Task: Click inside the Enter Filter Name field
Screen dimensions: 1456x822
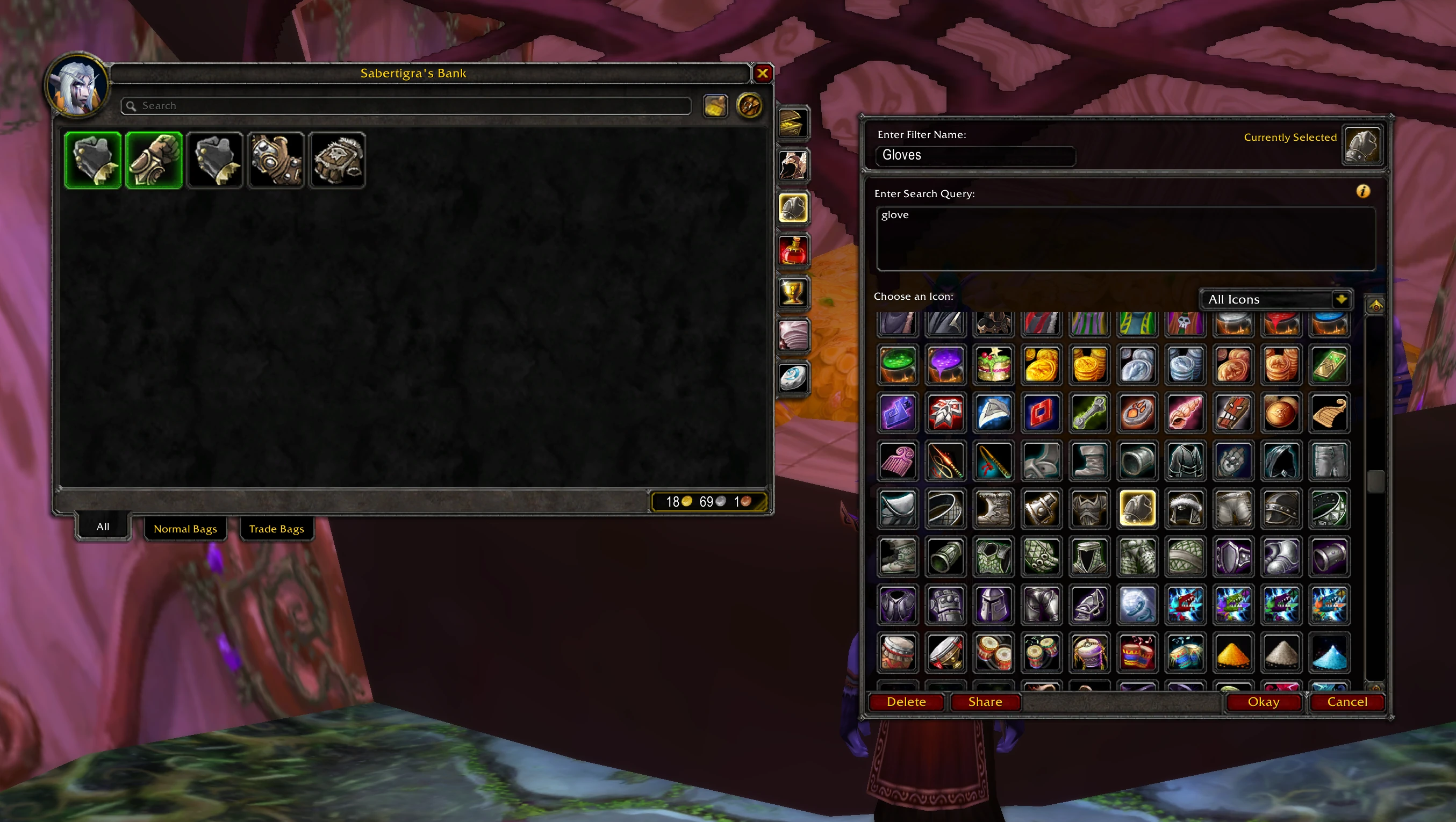Action: (975, 155)
